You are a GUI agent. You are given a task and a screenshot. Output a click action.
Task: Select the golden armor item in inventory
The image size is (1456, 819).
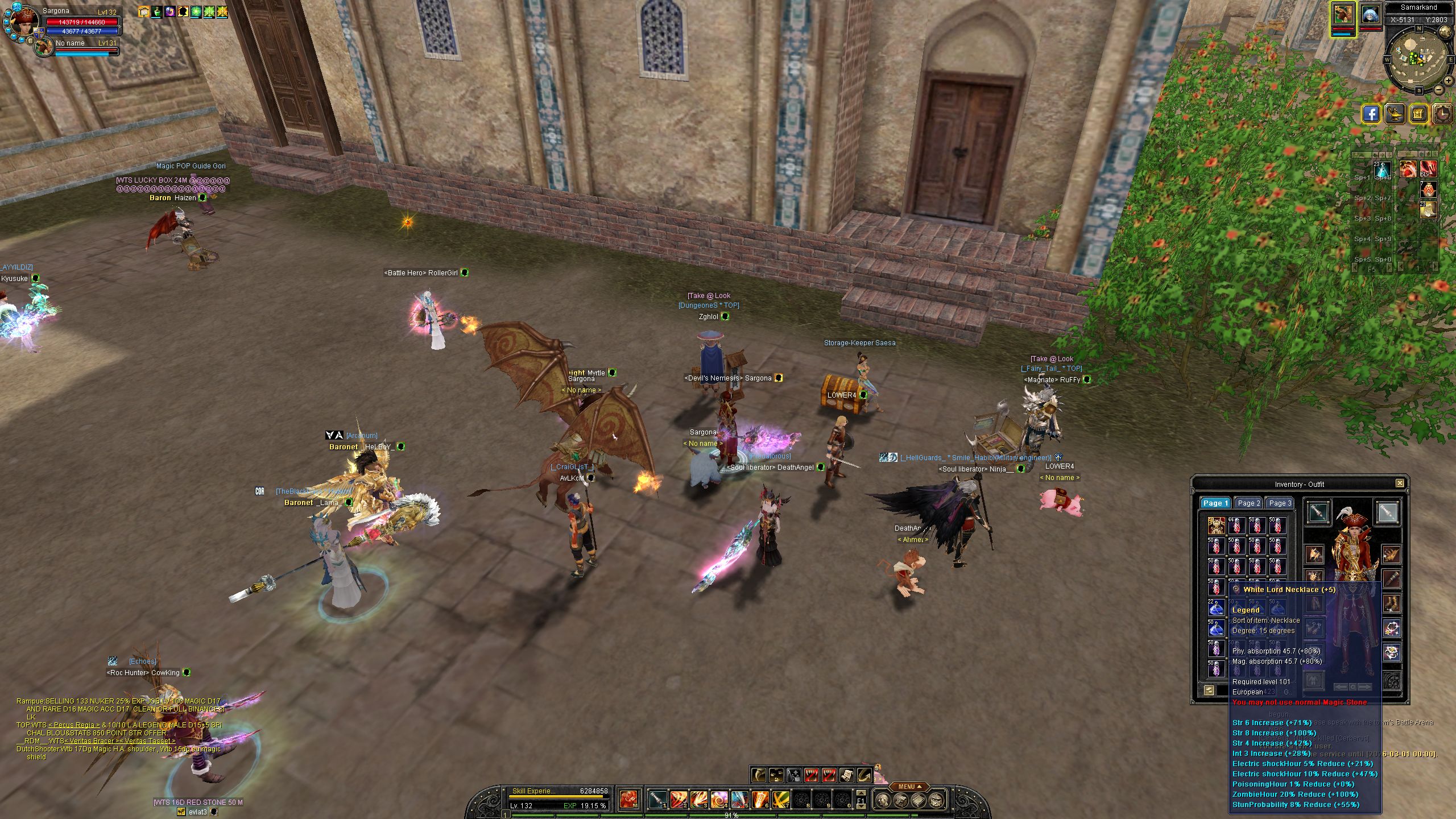click(1216, 526)
